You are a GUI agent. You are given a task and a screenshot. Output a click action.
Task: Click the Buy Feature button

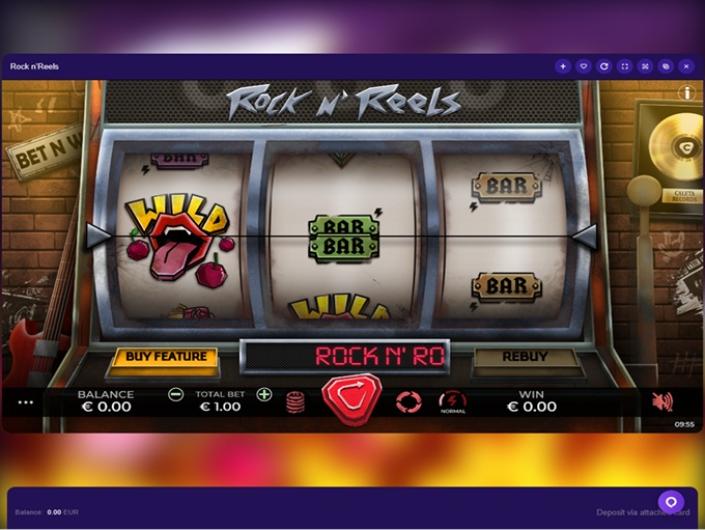[x=166, y=357]
